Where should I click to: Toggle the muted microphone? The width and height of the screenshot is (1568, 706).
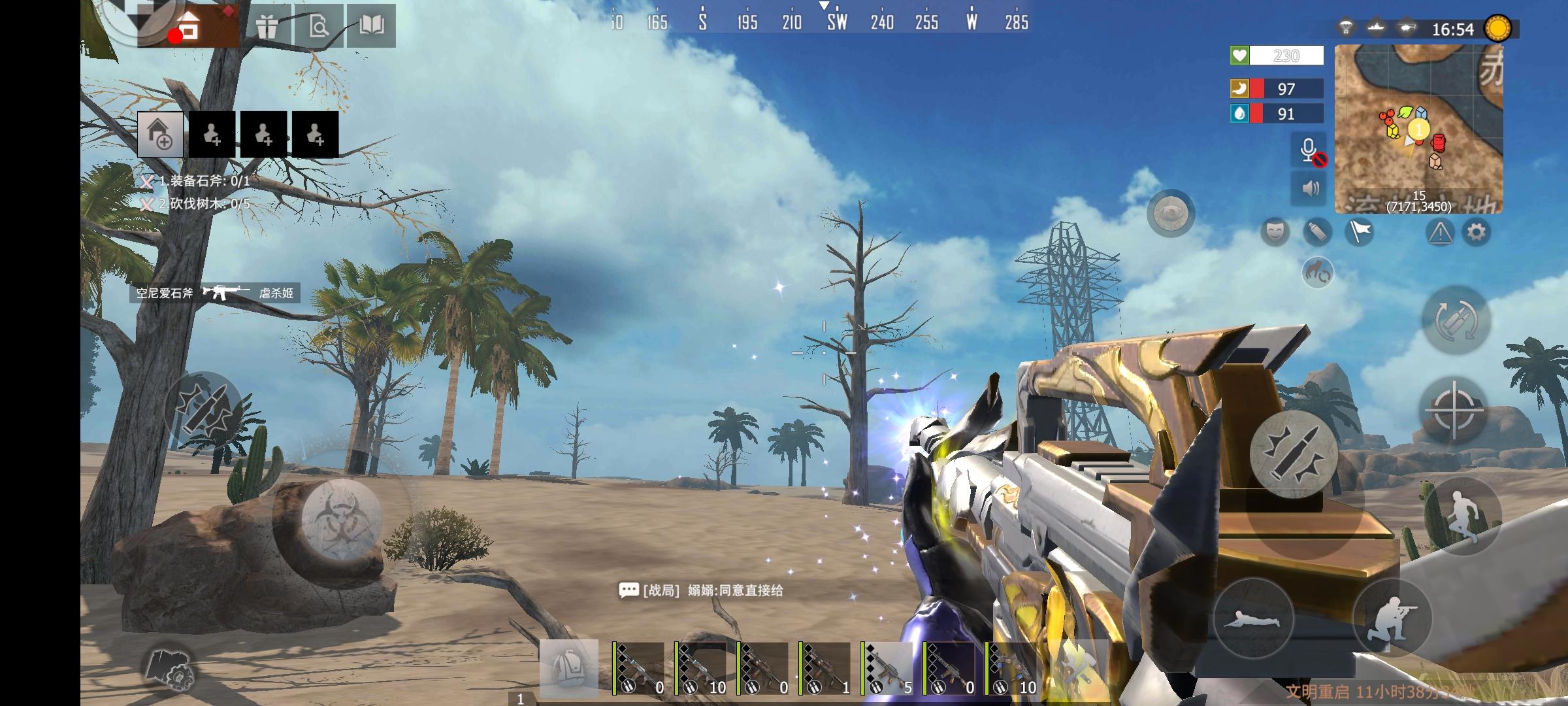click(1309, 151)
